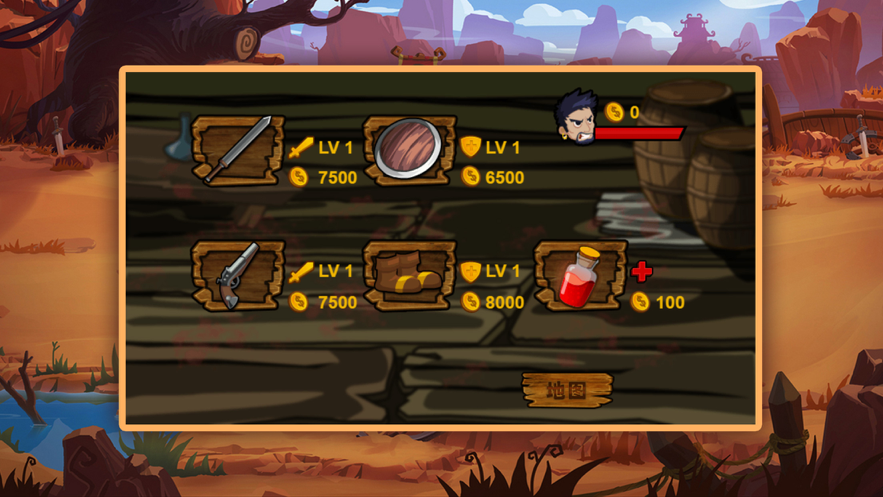Select the wooden shield upgrade
This screenshot has height=497, width=883.
[409, 151]
